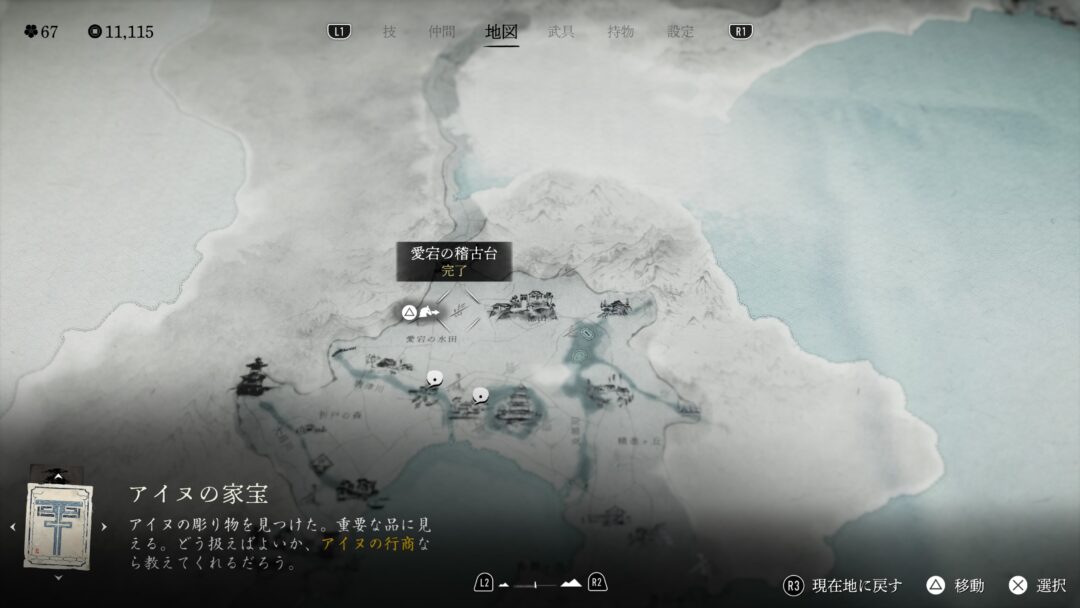Select the 愛宕の稽古台 fast-travel map marker
1080x608 pixels.
pyautogui.click(x=426, y=313)
